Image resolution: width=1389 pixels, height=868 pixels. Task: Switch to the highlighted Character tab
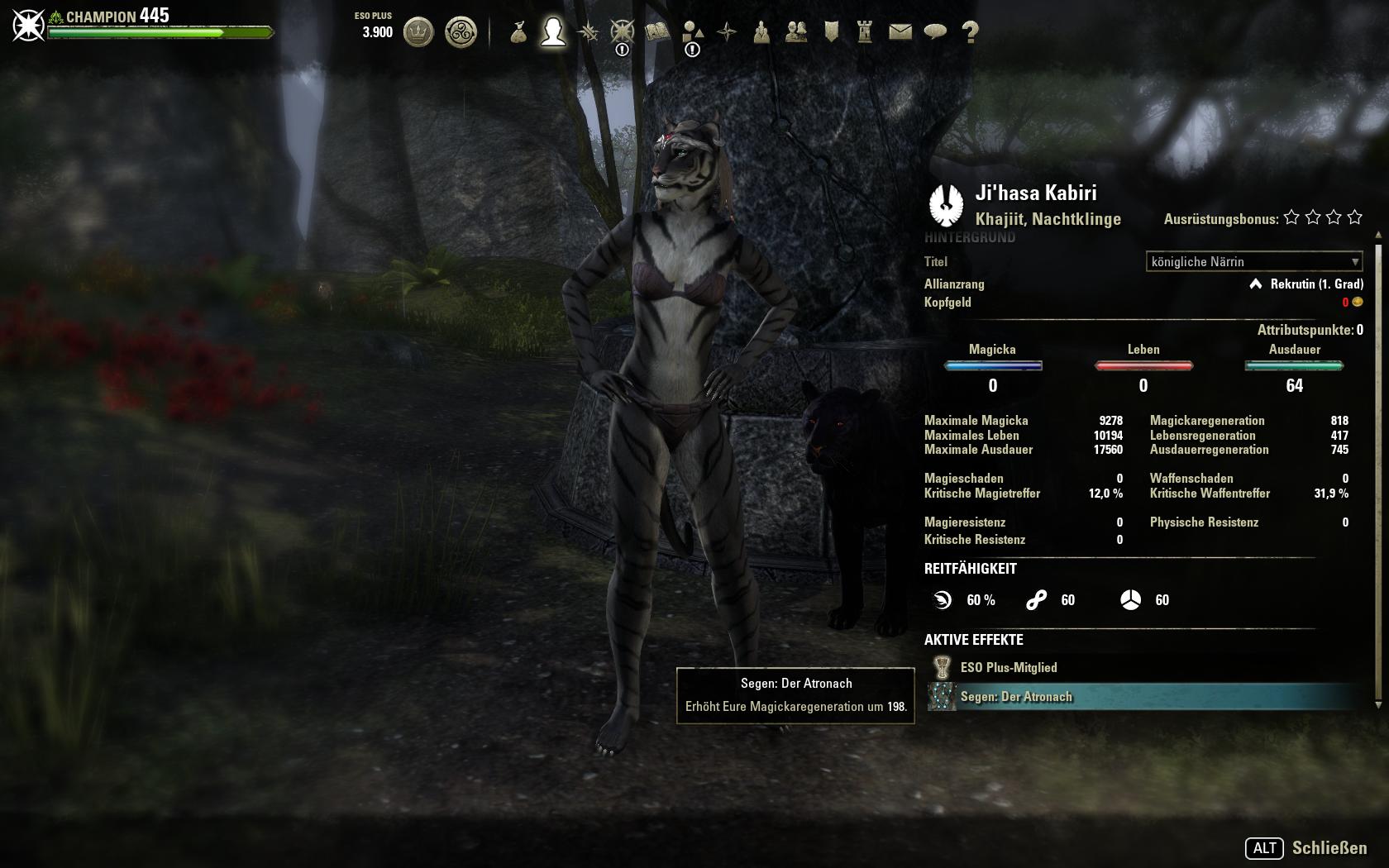552,33
